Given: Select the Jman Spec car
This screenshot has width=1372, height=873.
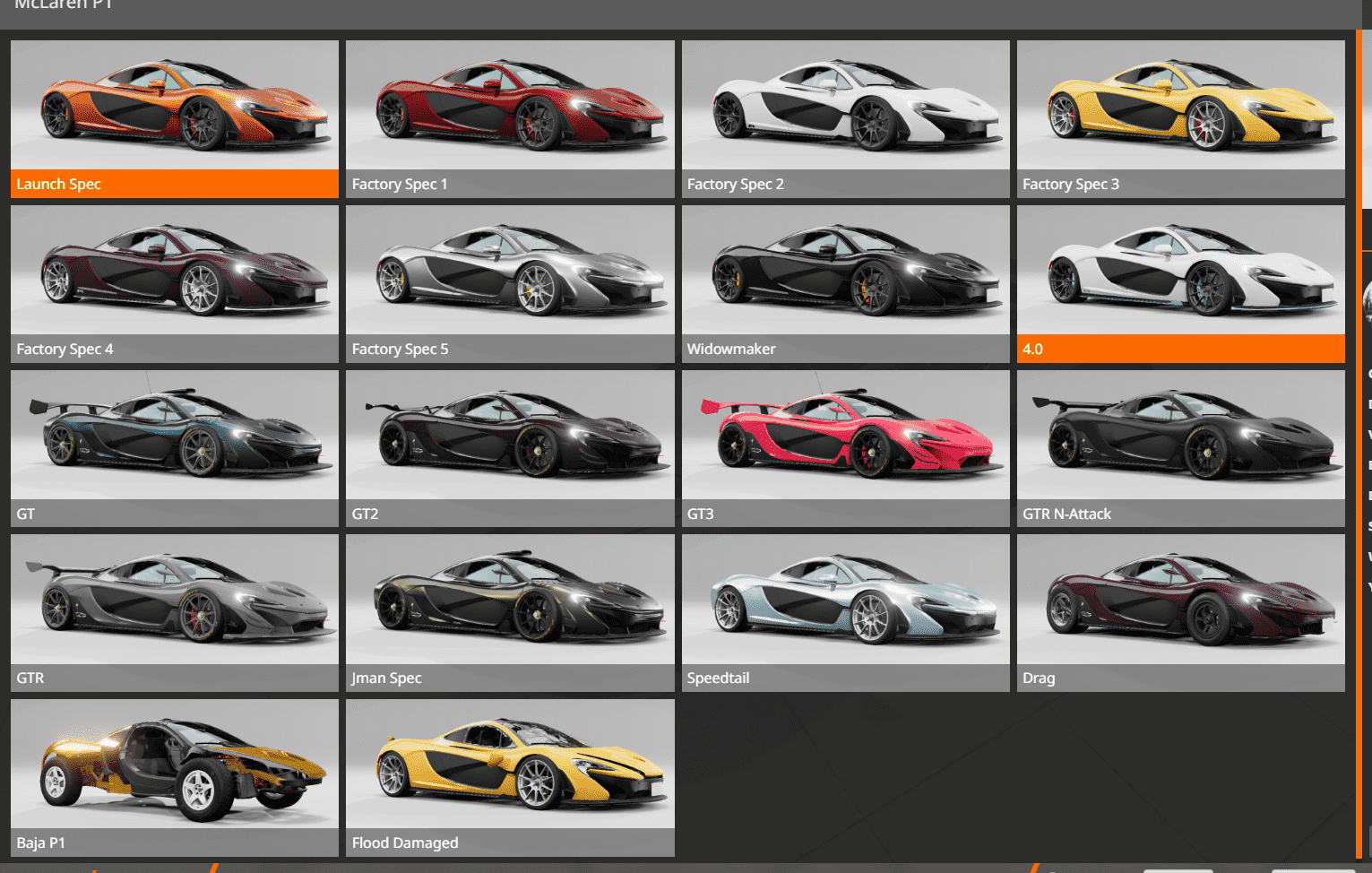Looking at the screenshot, I should click(510, 612).
